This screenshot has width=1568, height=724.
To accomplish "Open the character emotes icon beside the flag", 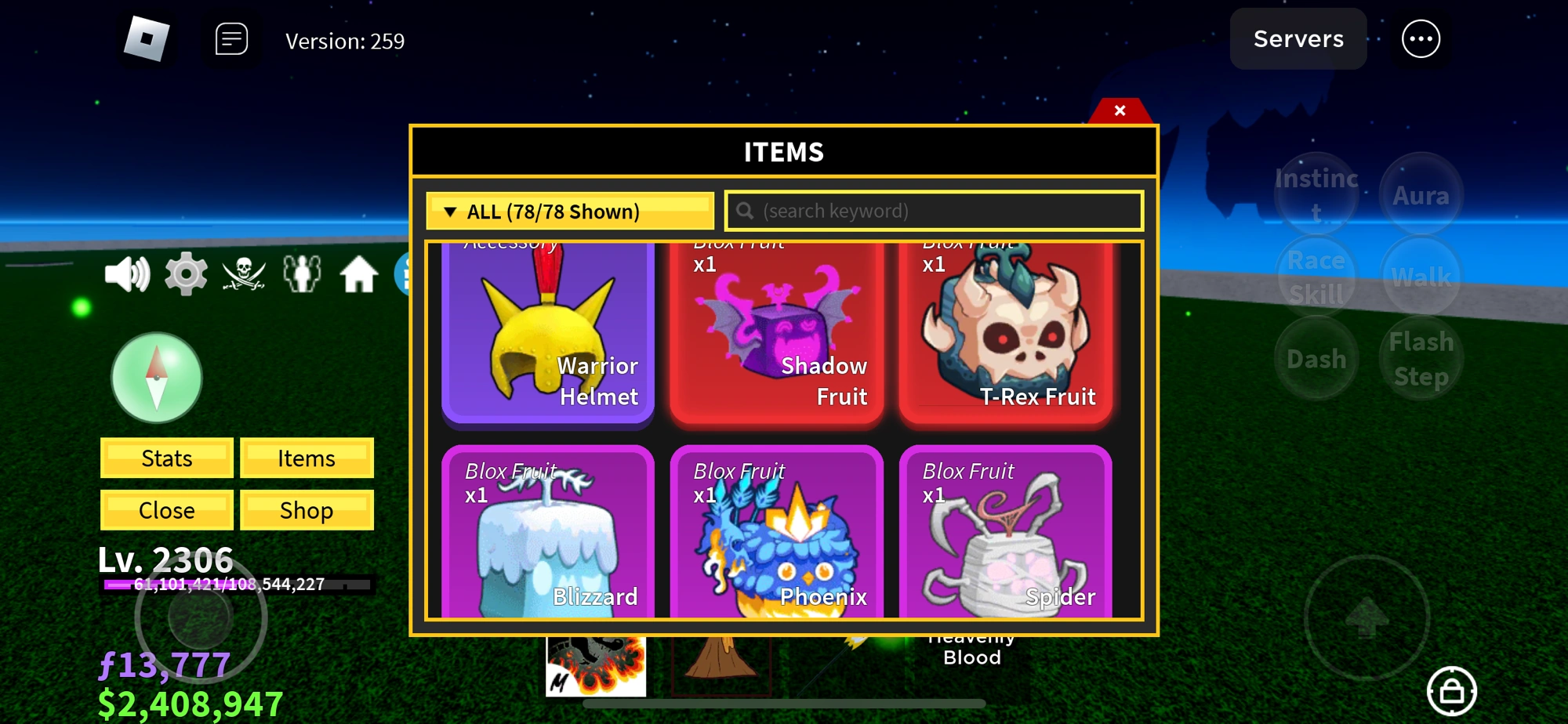I will (x=304, y=276).
